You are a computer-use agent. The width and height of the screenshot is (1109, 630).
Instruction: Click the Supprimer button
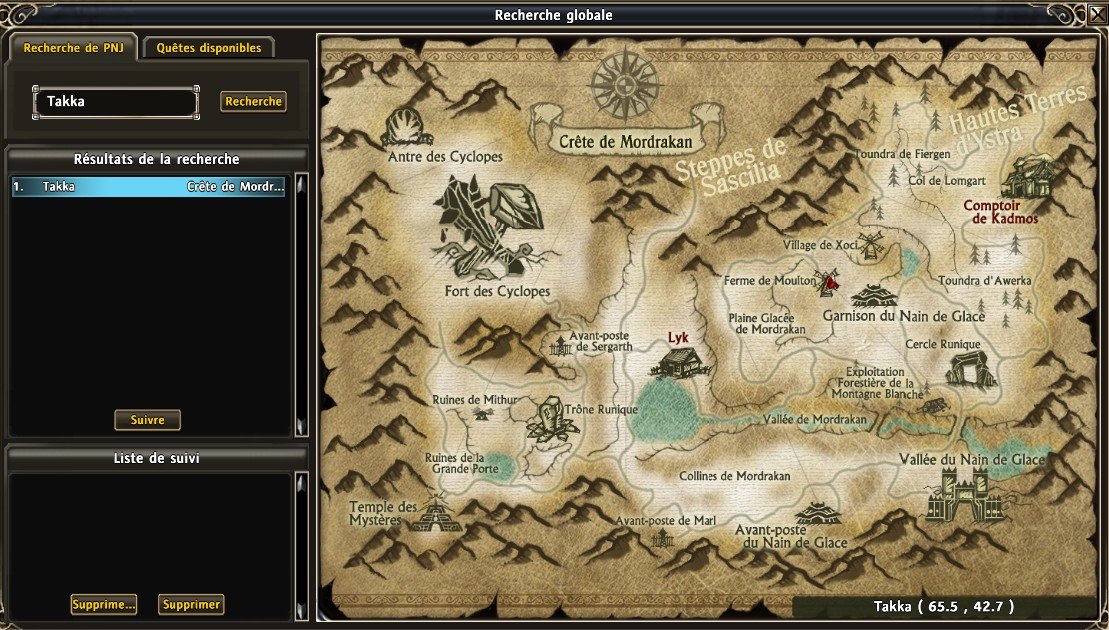[x=191, y=605]
